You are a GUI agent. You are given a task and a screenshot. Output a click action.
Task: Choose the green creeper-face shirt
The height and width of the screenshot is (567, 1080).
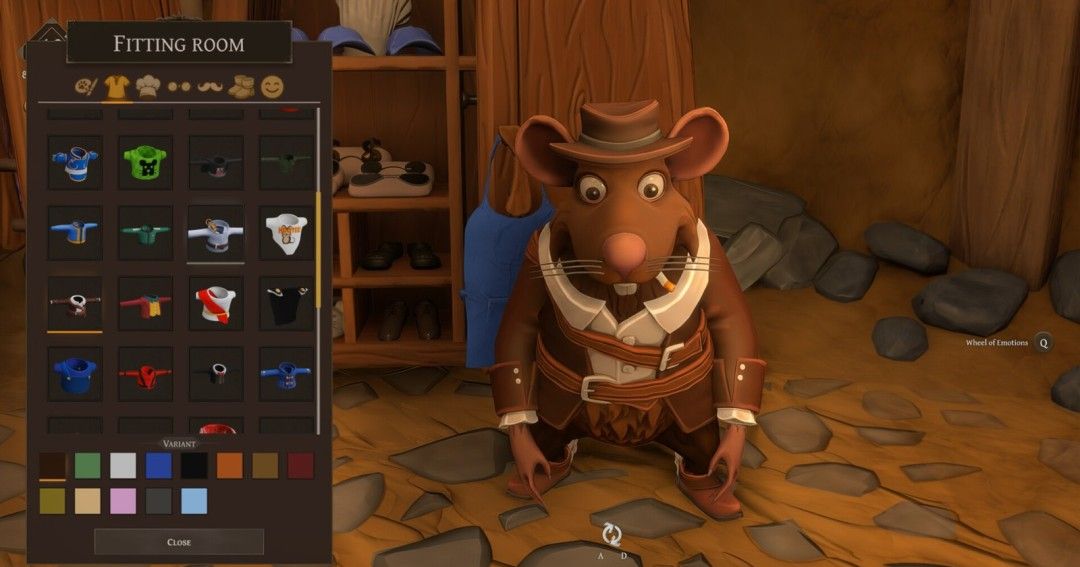tap(145, 163)
